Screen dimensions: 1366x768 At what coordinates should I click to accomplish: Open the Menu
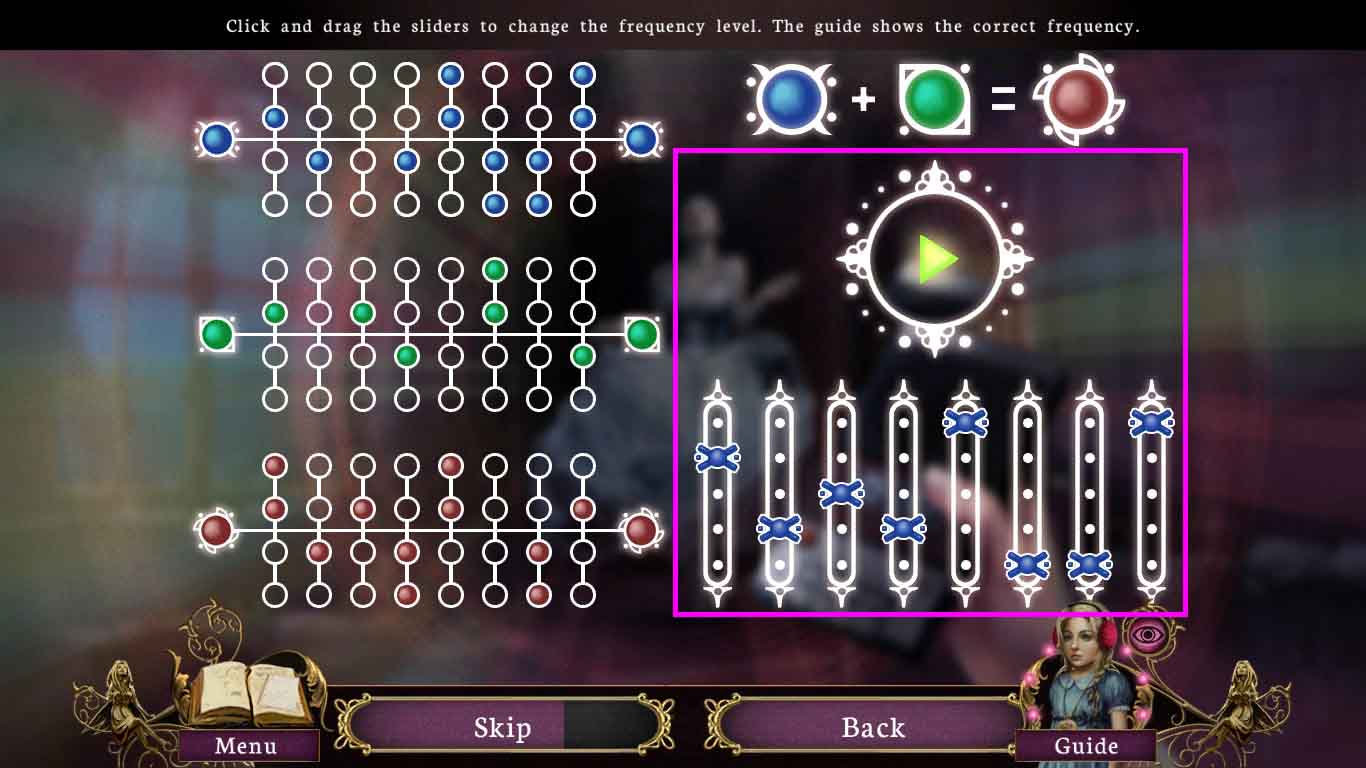245,745
